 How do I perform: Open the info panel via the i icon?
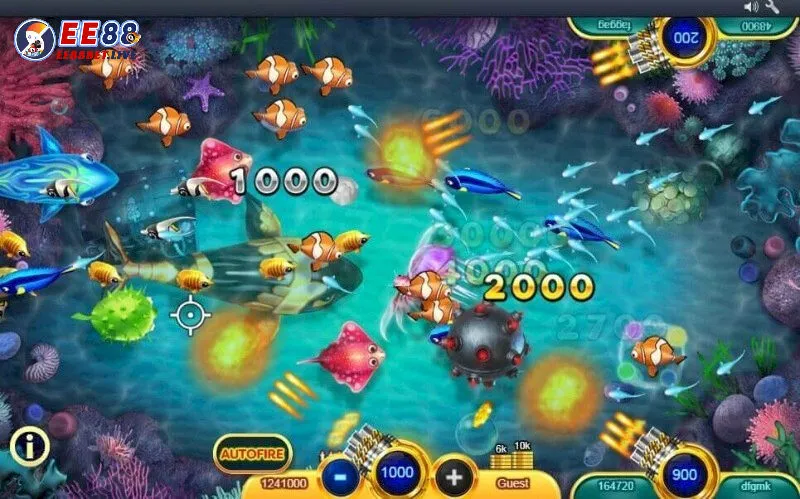[30, 447]
